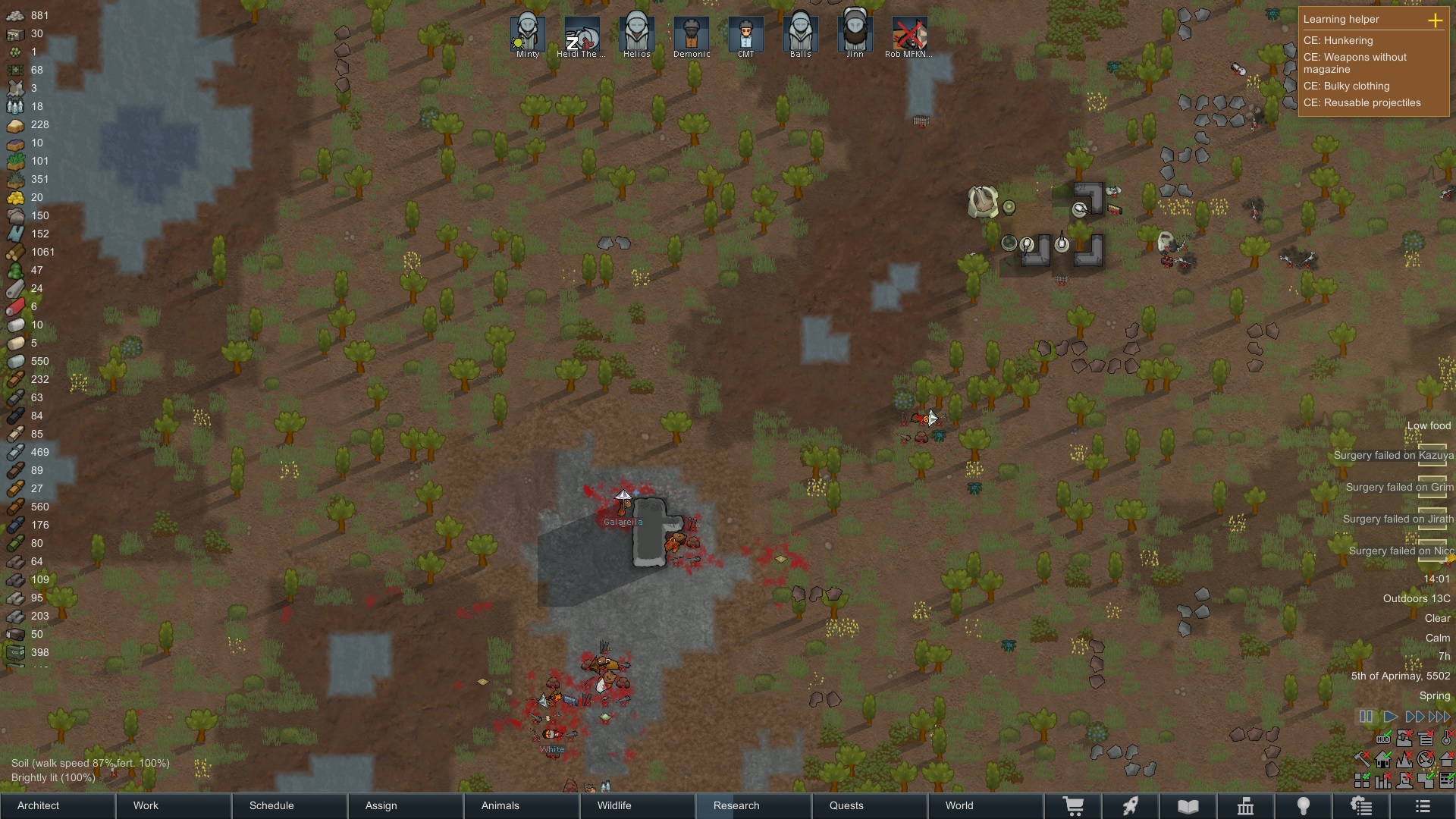Open the main menu list icon
Image resolution: width=1456 pixels, height=819 pixels.
coord(1423,806)
